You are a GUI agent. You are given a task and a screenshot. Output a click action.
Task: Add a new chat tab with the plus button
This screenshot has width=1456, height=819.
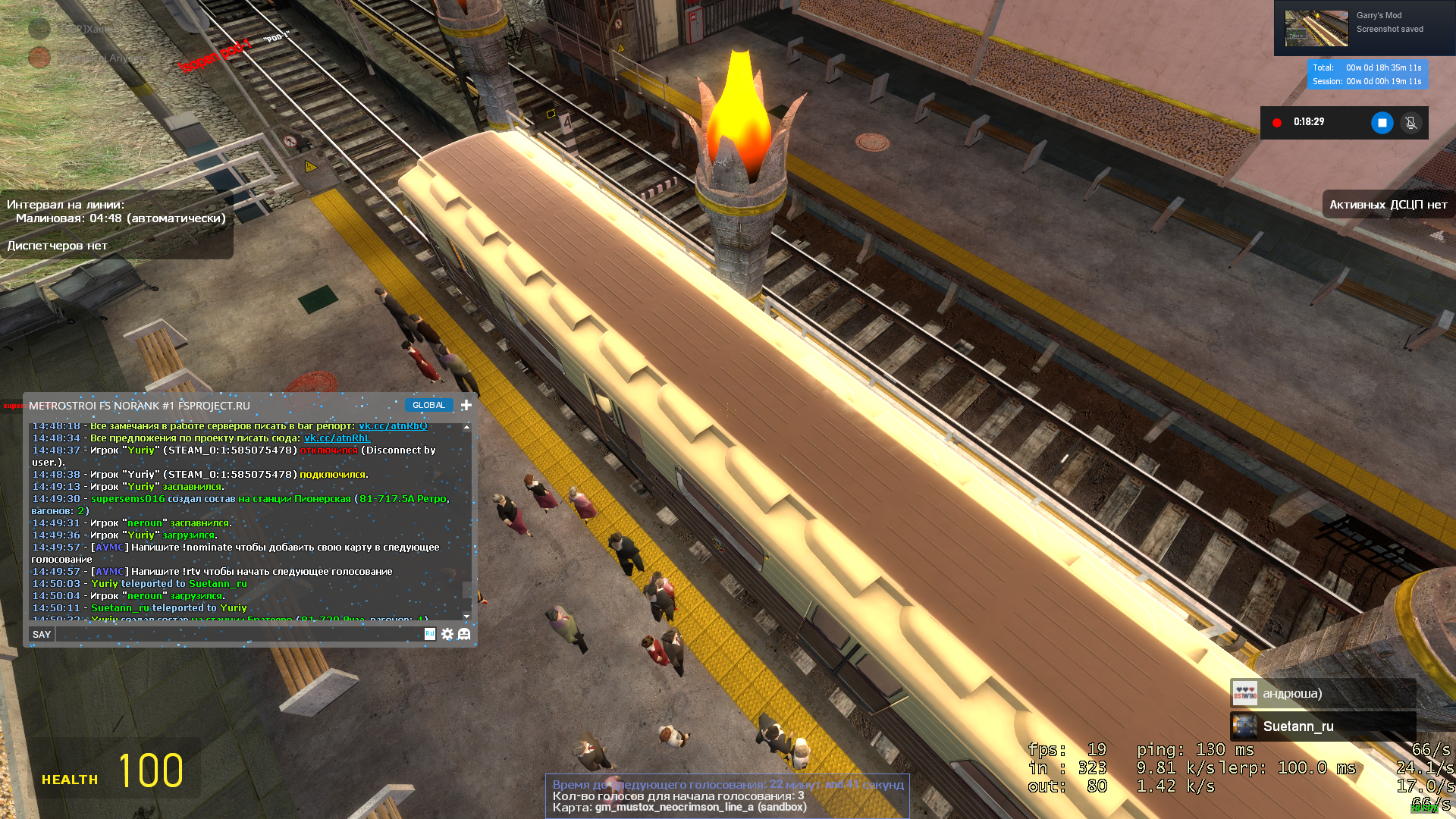point(466,406)
